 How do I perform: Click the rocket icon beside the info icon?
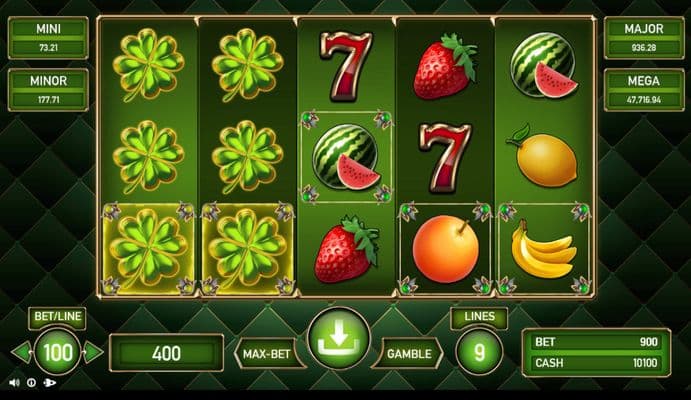pyautogui.click(x=50, y=382)
